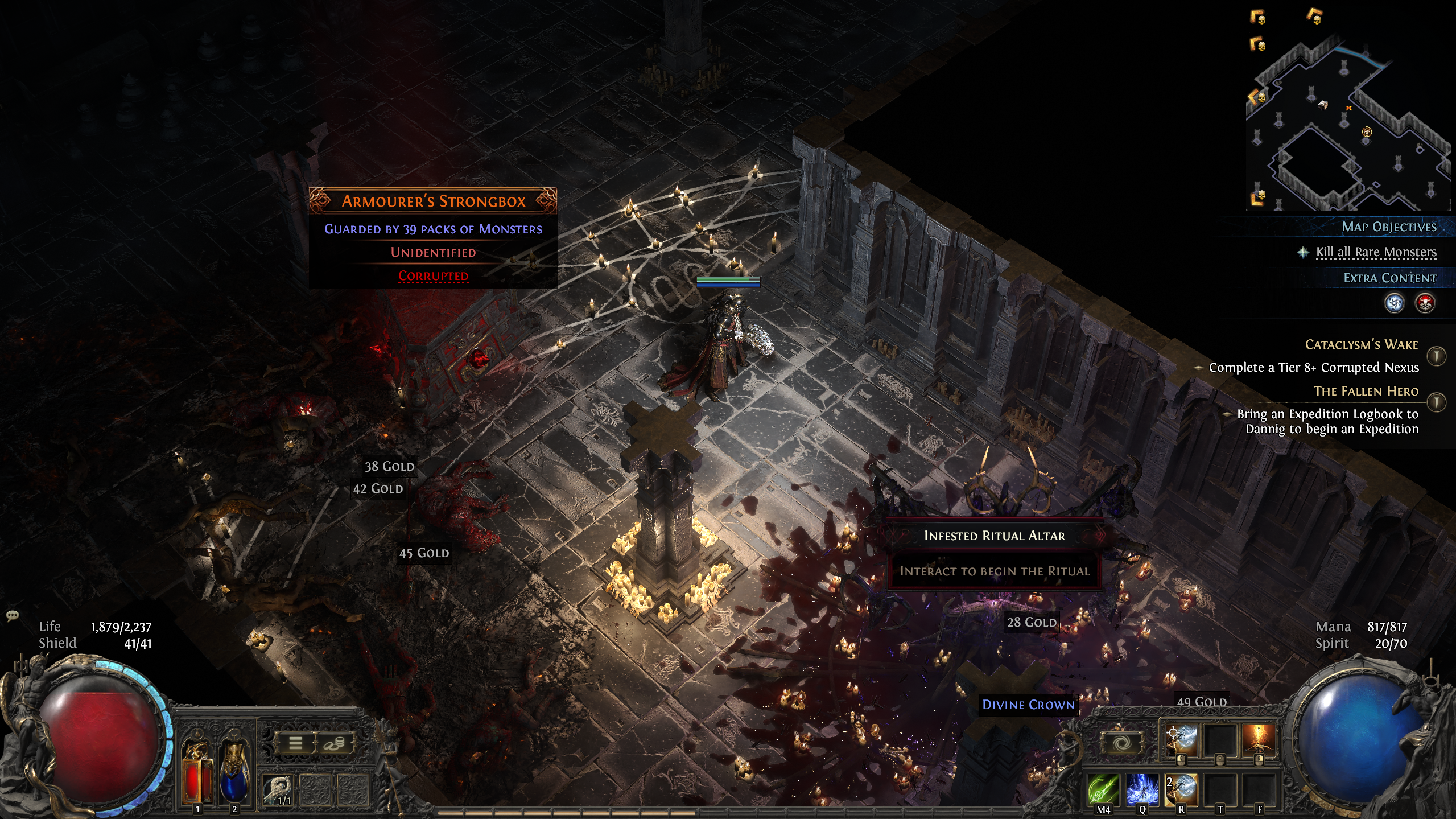Click the swirl skill icon left of the skill slots
This screenshot has width=1456, height=819.
[x=1122, y=744]
